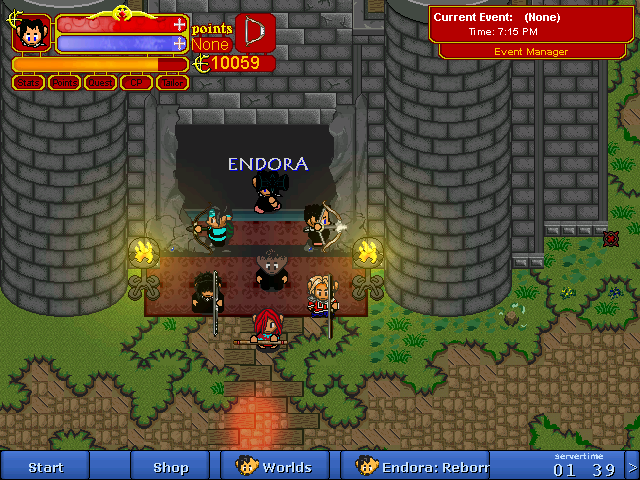Click the plus on the red health bar
The width and height of the screenshot is (640, 480).
179,24
